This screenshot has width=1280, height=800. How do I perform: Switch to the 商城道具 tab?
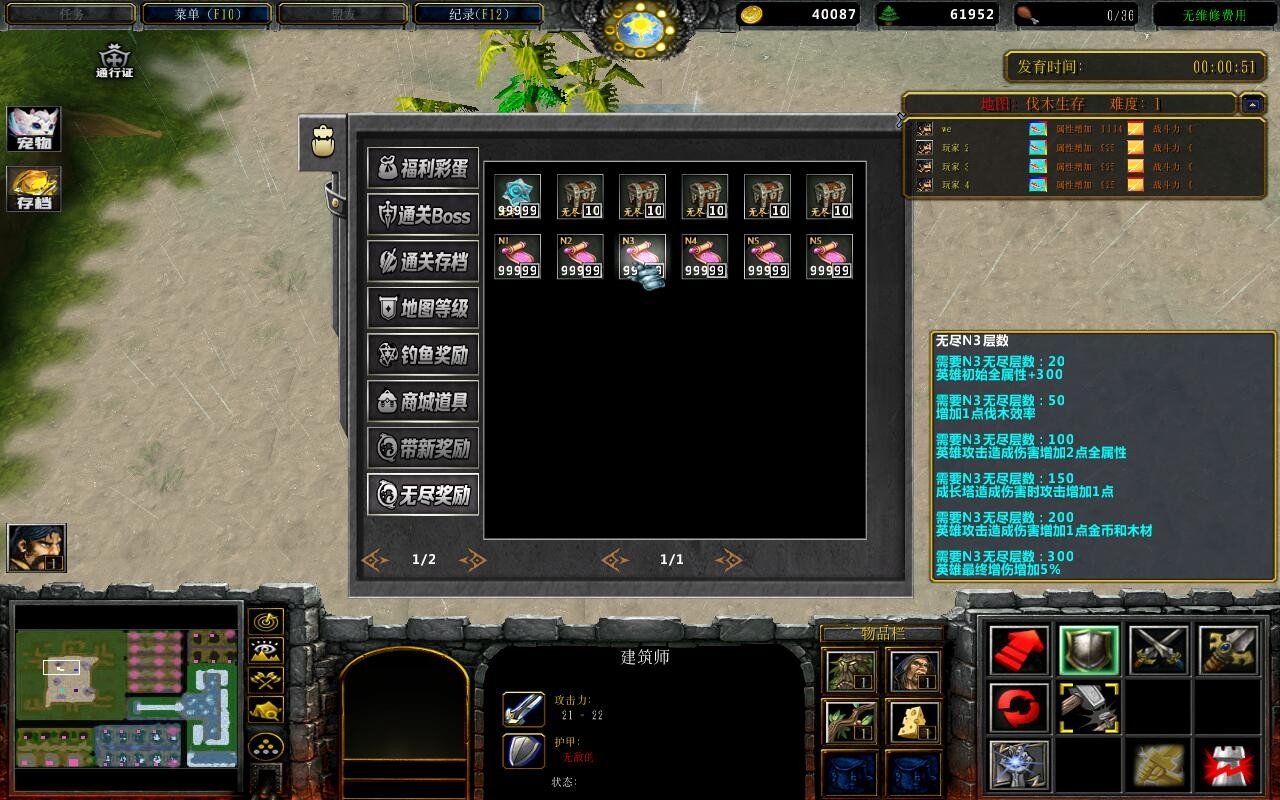422,401
